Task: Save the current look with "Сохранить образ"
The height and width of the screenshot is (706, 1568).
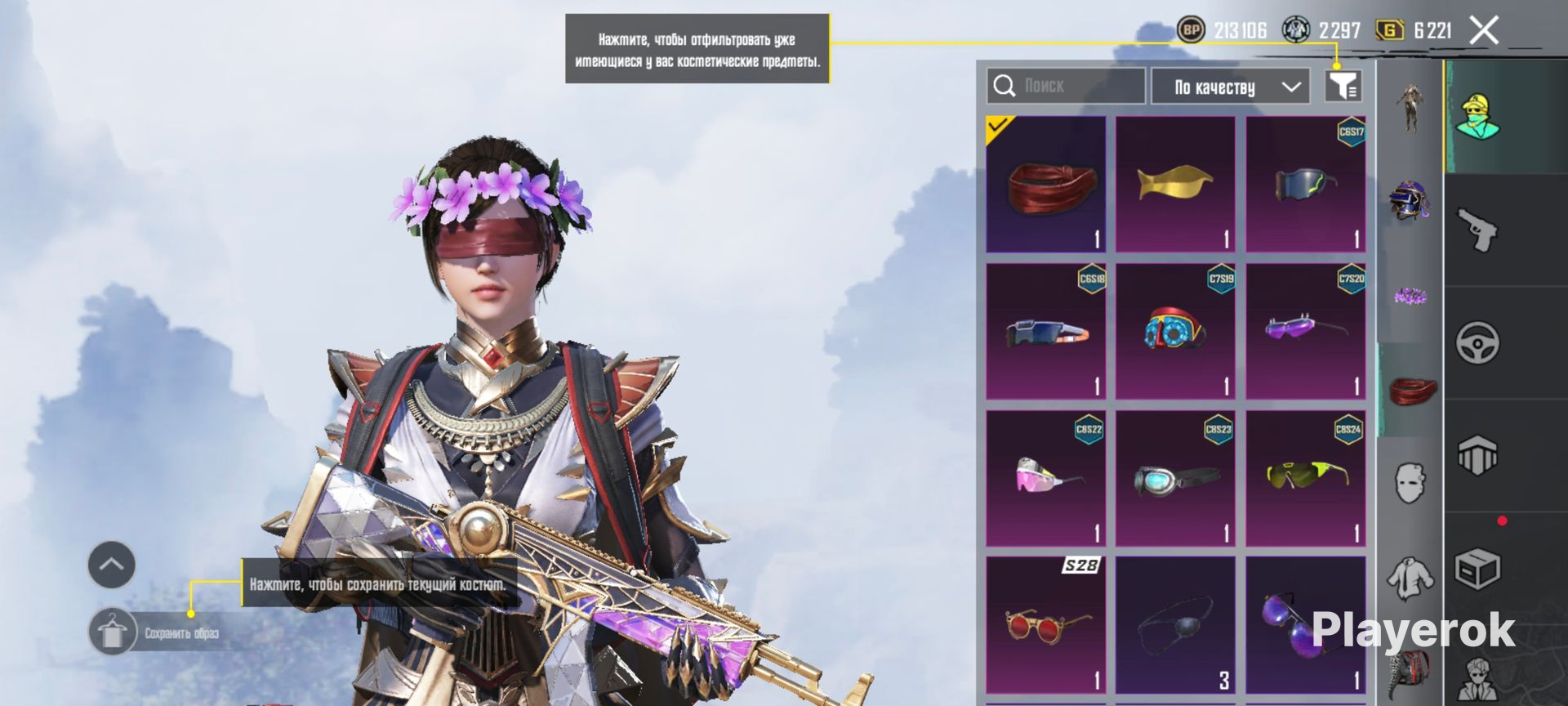Action: [155, 632]
